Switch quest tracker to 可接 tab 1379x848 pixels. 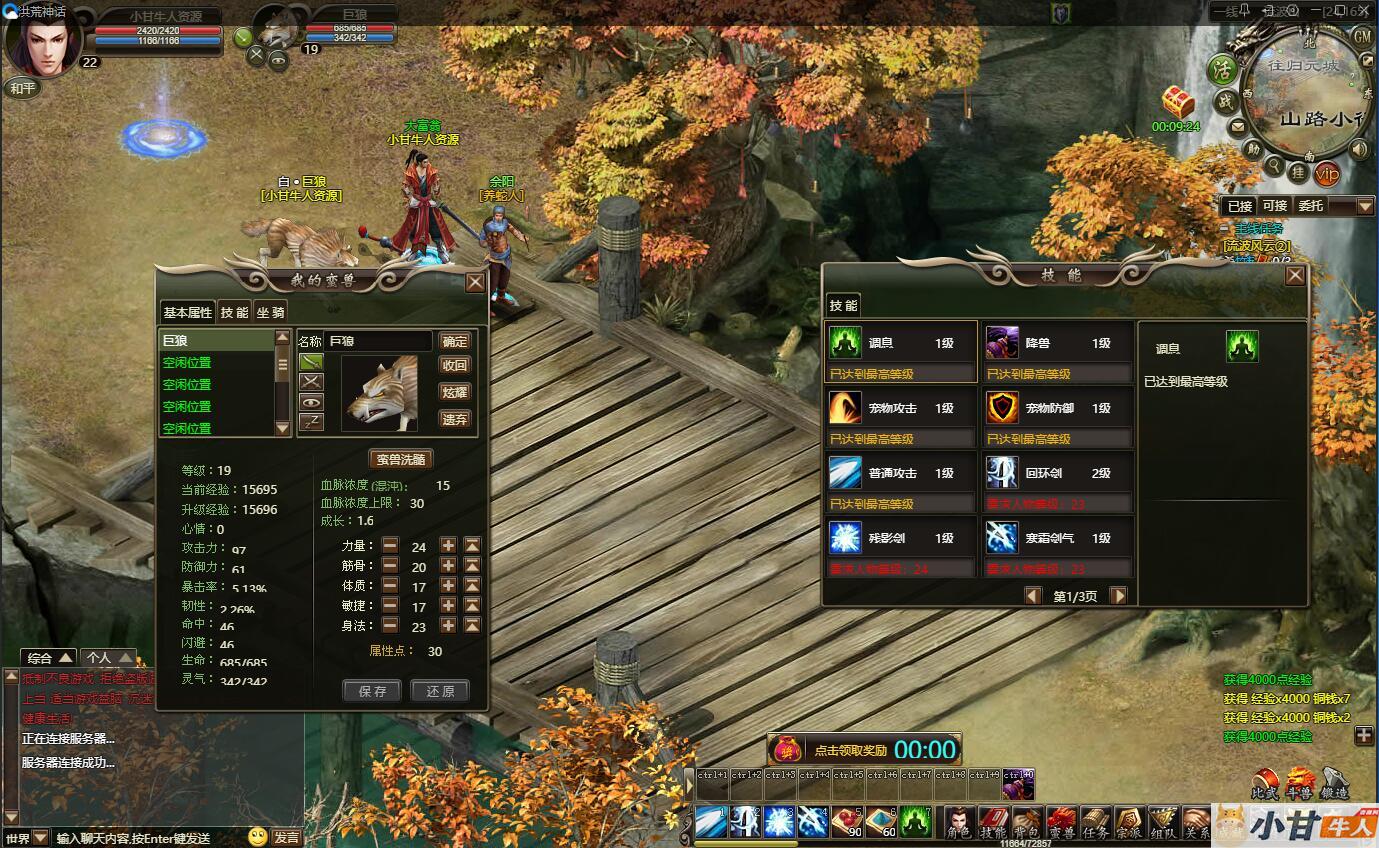(x=1274, y=205)
